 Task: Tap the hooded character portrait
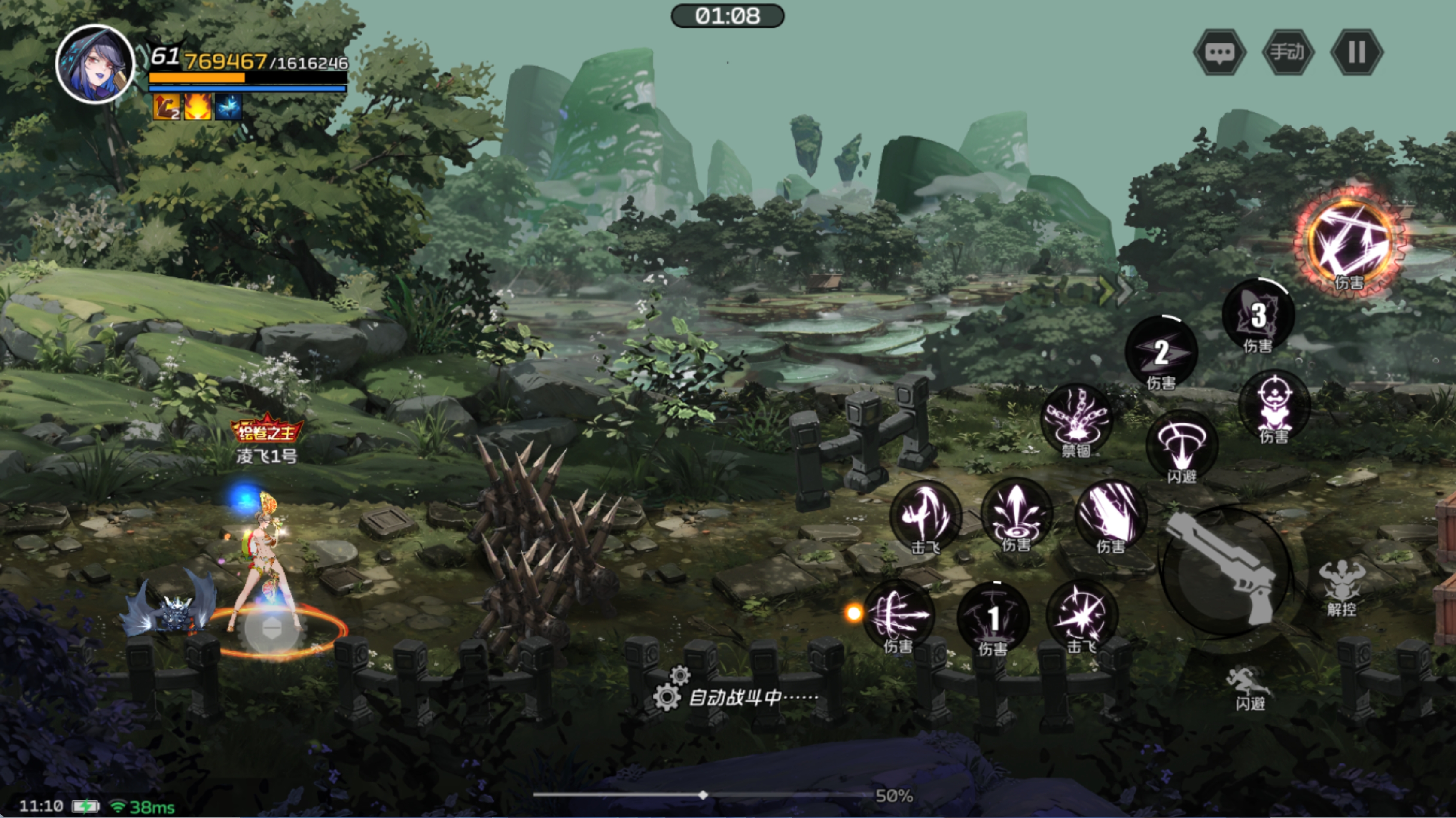pos(95,63)
